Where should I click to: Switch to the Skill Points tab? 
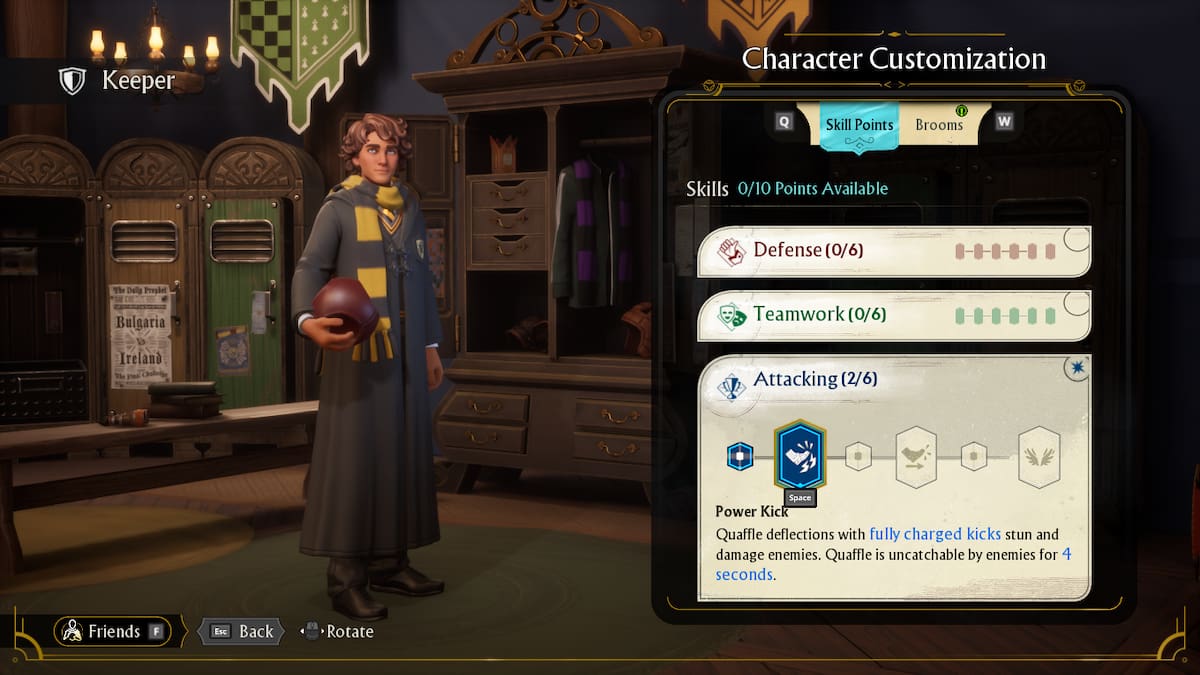click(x=858, y=125)
